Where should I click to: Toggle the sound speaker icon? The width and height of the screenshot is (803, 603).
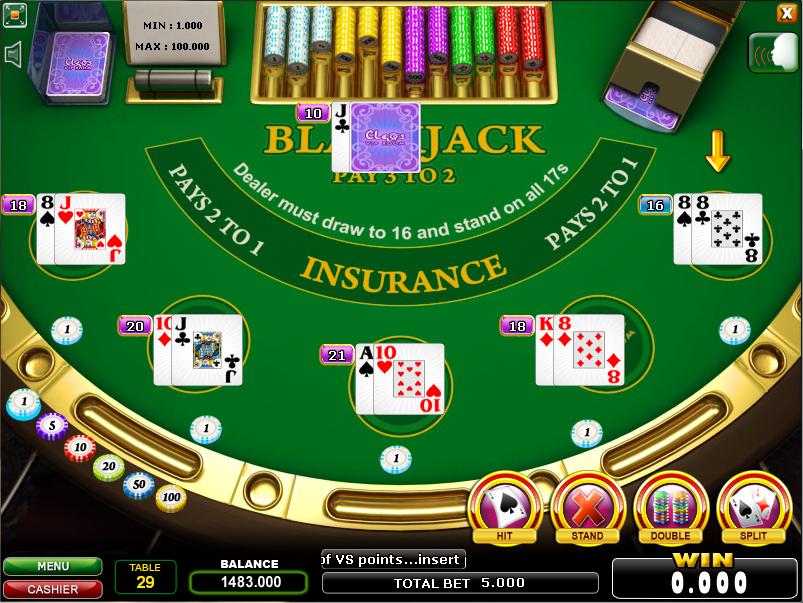(14, 55)
